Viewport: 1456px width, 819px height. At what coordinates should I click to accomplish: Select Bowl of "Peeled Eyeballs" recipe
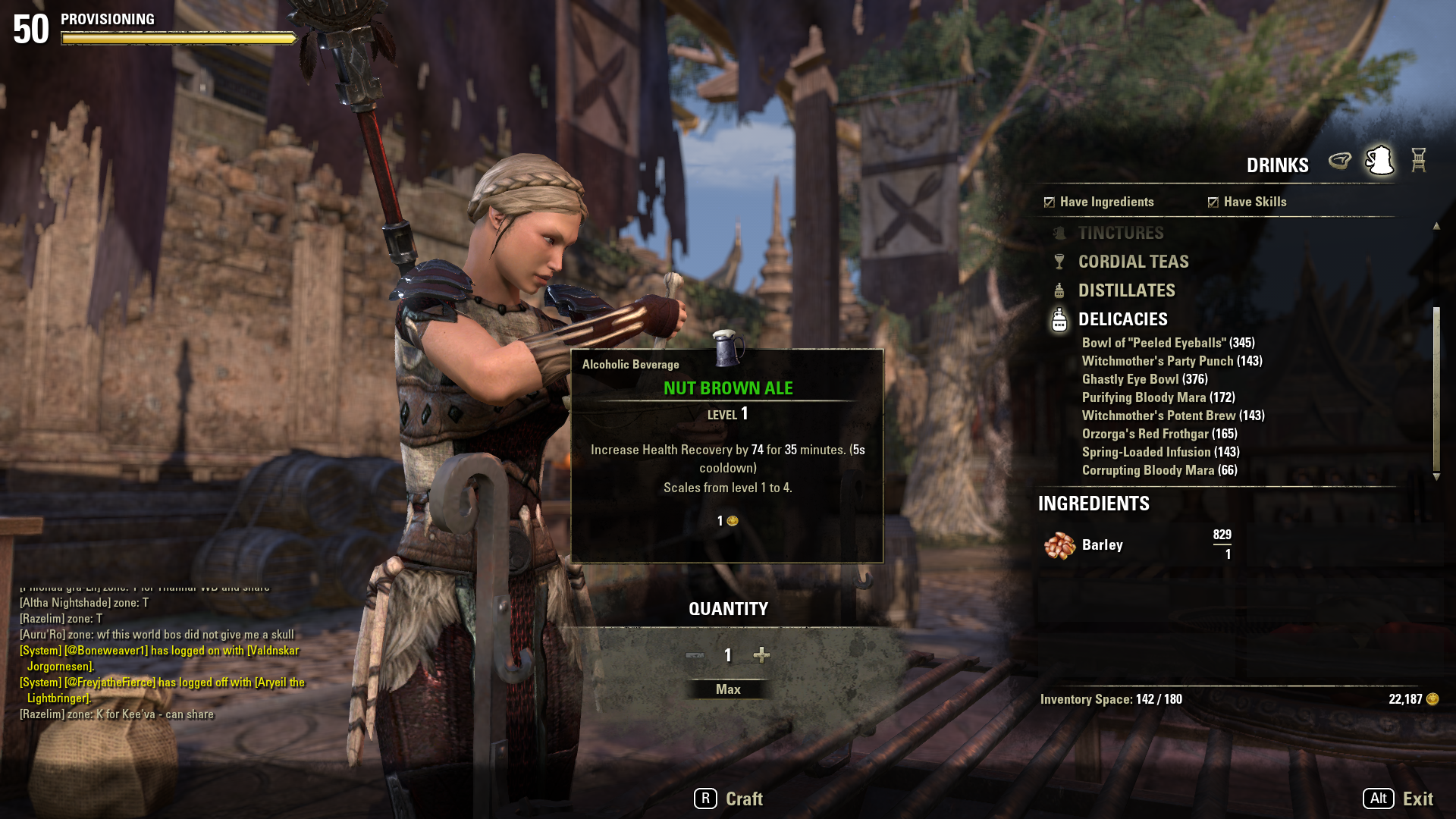[1168, 344]
